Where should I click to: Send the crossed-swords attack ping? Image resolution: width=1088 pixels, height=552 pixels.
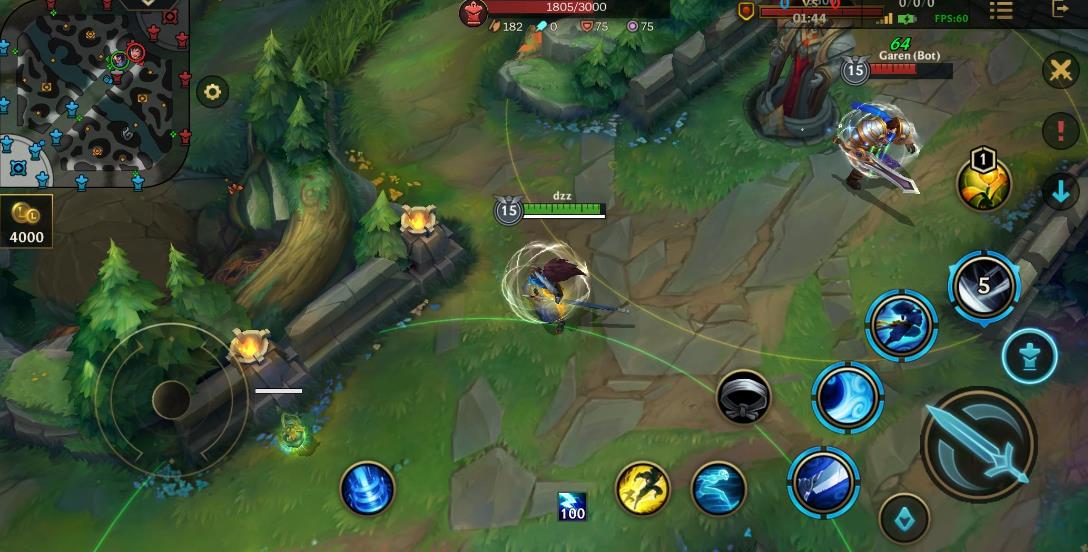click(x=1060, y=70)
